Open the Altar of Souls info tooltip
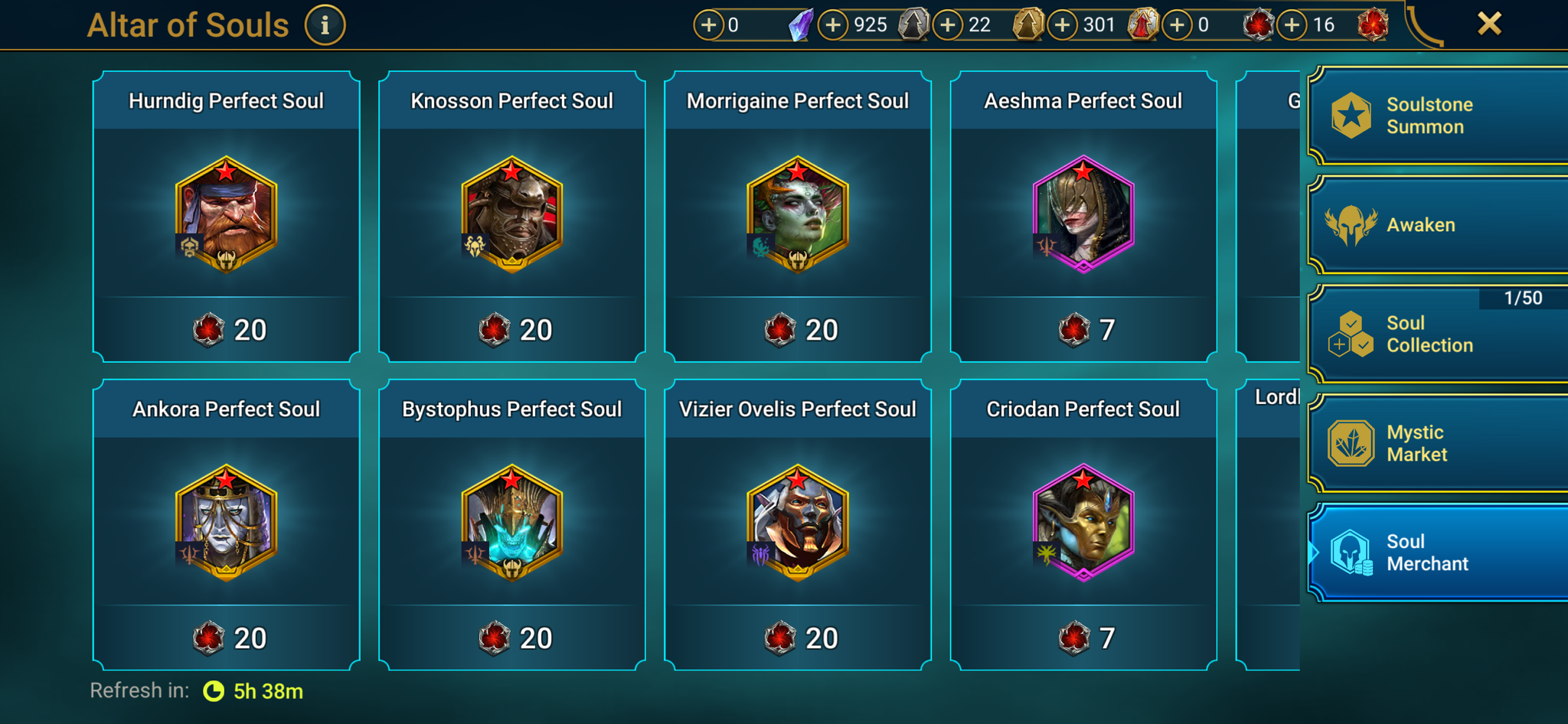Viewport: 1568px width, 724px height. click(x=325, y=23)
